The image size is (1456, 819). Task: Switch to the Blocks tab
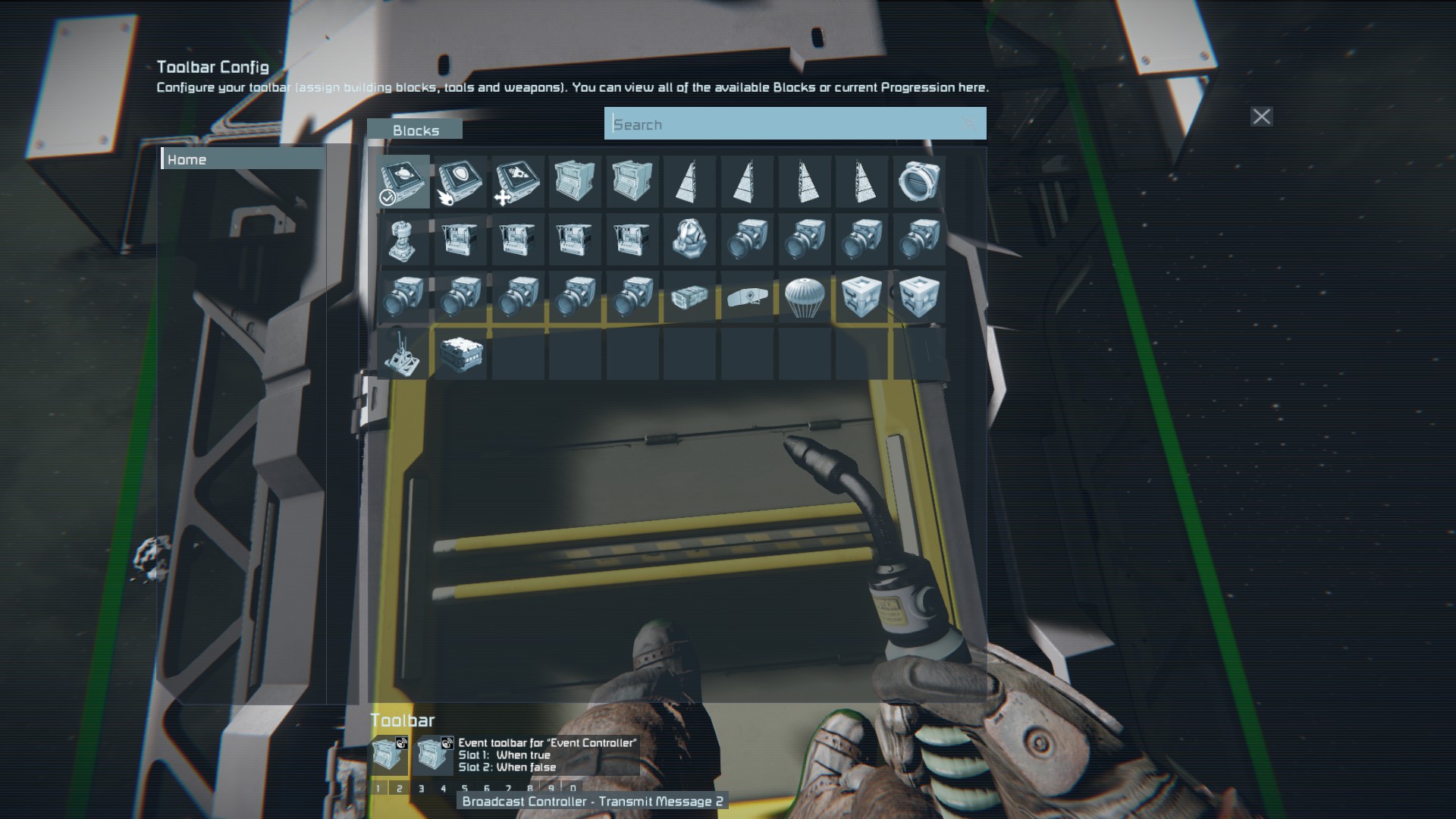[x=415, y=130]
